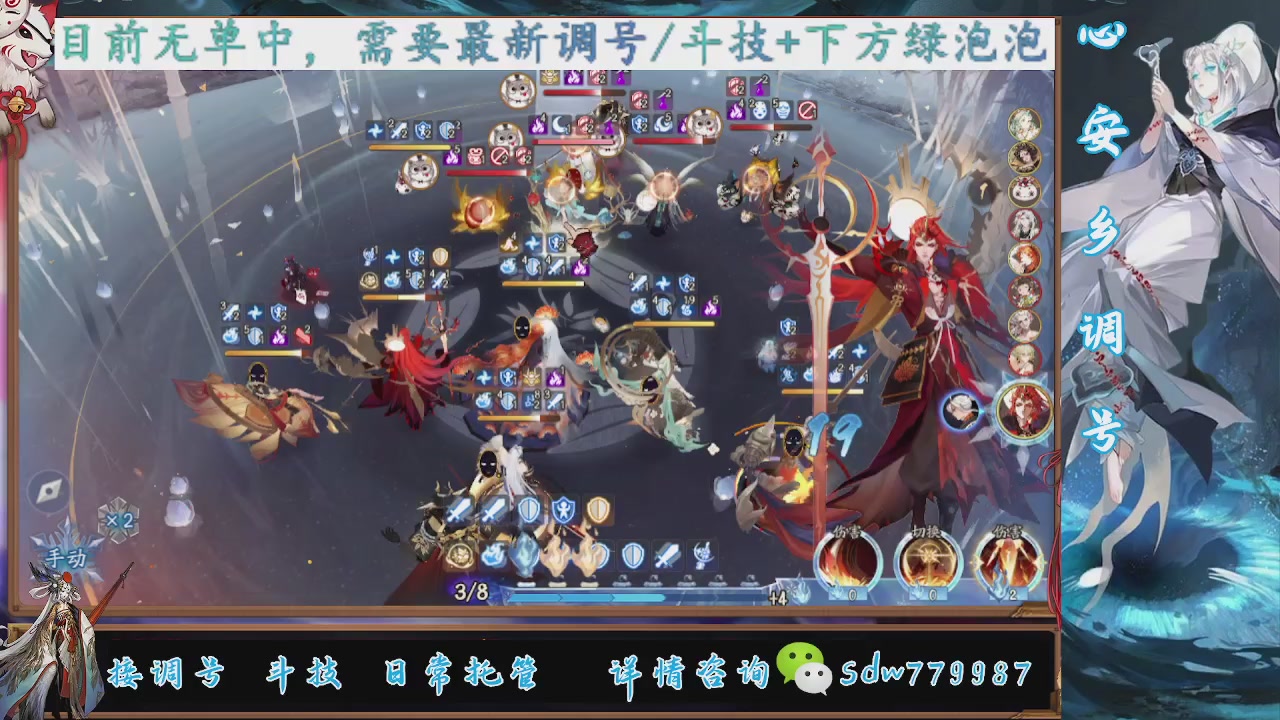Toggle the ×2 battle speed
The image size is (1280, 720).
pyautogui.click(x=120, y=520)
